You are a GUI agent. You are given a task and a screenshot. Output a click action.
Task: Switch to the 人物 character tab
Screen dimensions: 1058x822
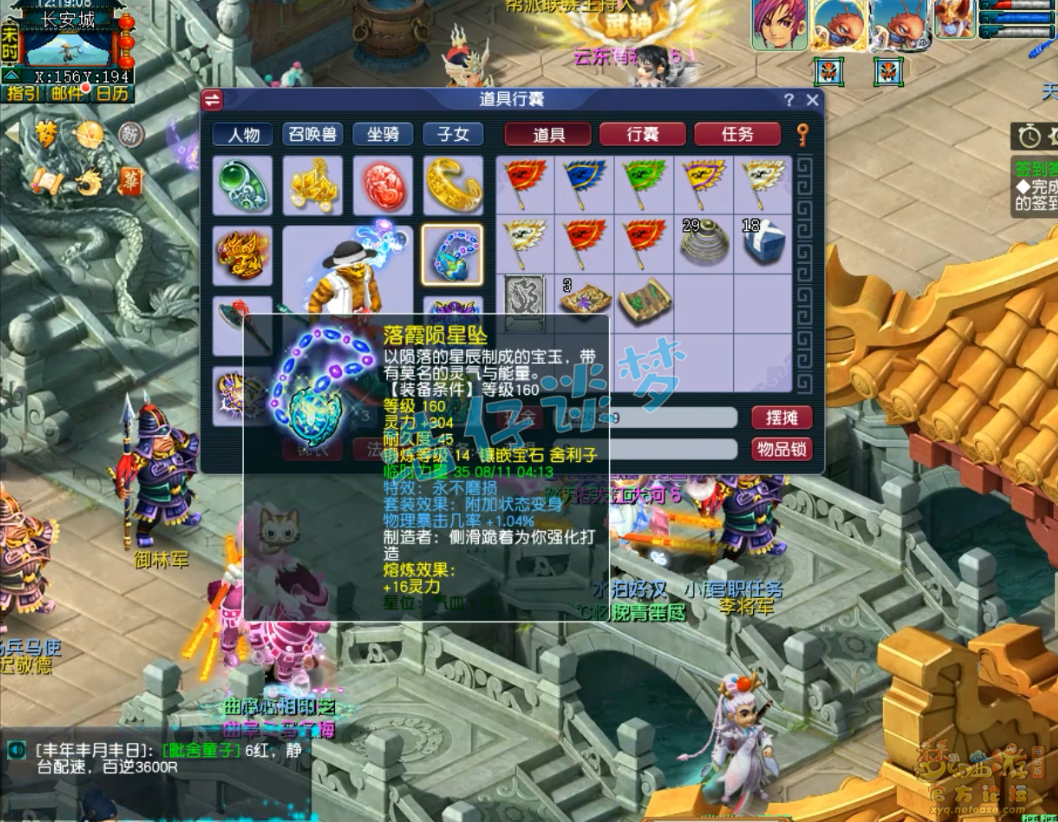click(243, 135)
